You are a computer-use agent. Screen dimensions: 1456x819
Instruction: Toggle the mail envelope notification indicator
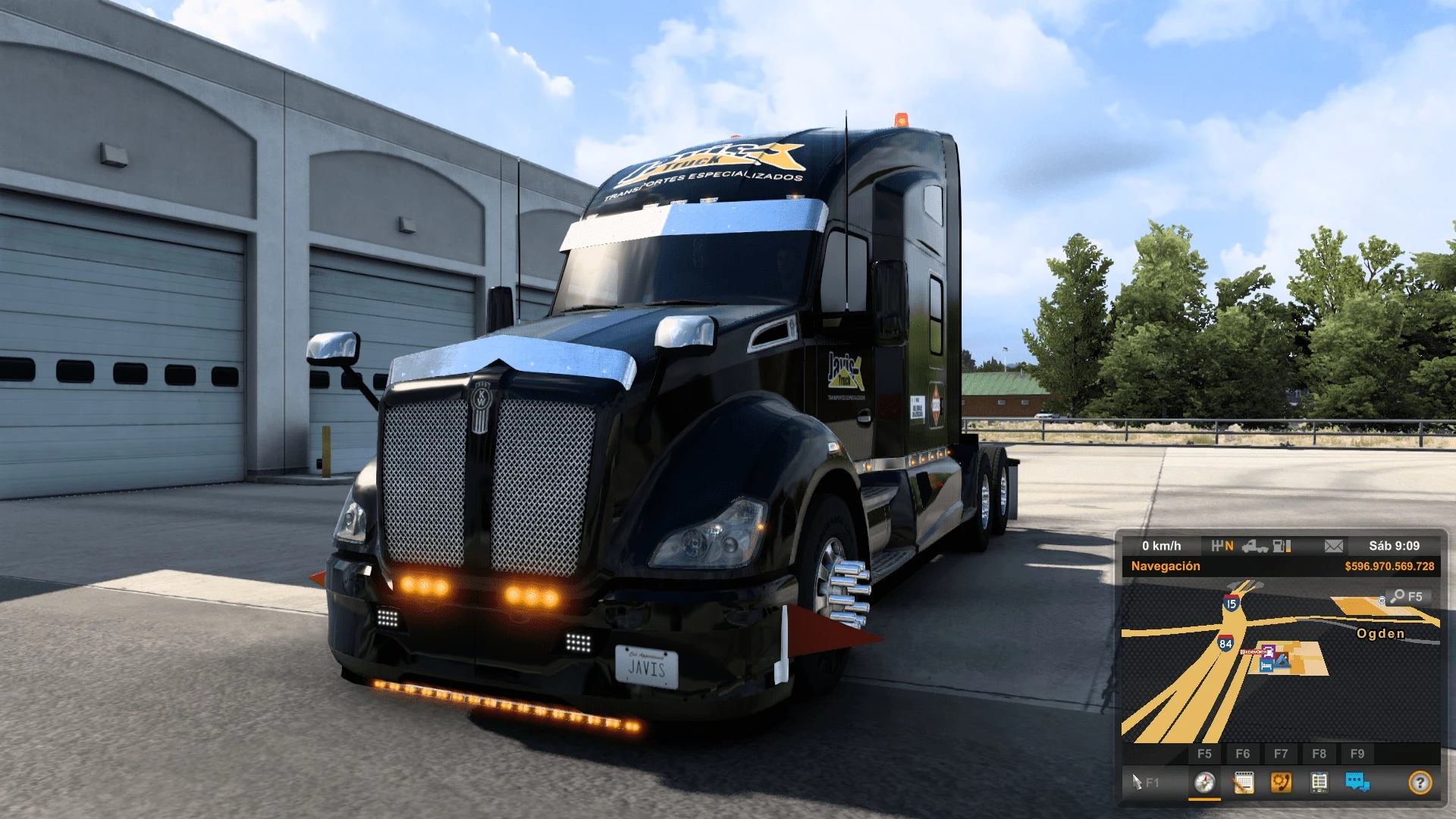1333,546
